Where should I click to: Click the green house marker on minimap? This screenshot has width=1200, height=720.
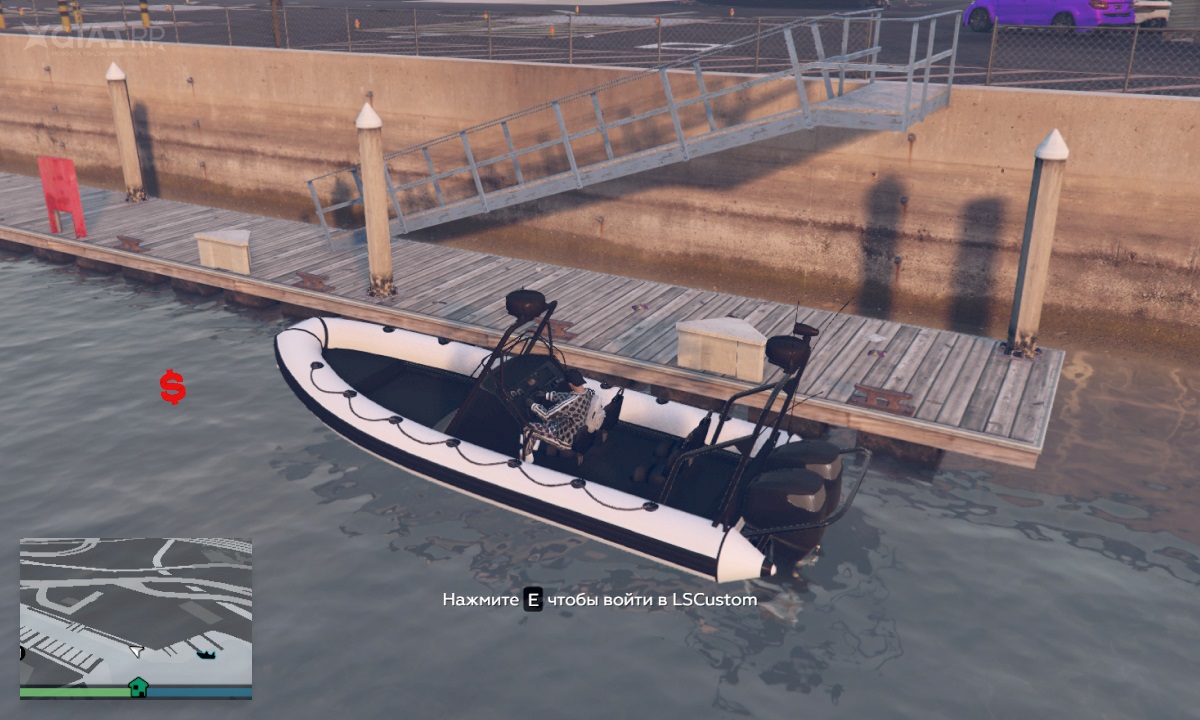(x=138, y=687)
